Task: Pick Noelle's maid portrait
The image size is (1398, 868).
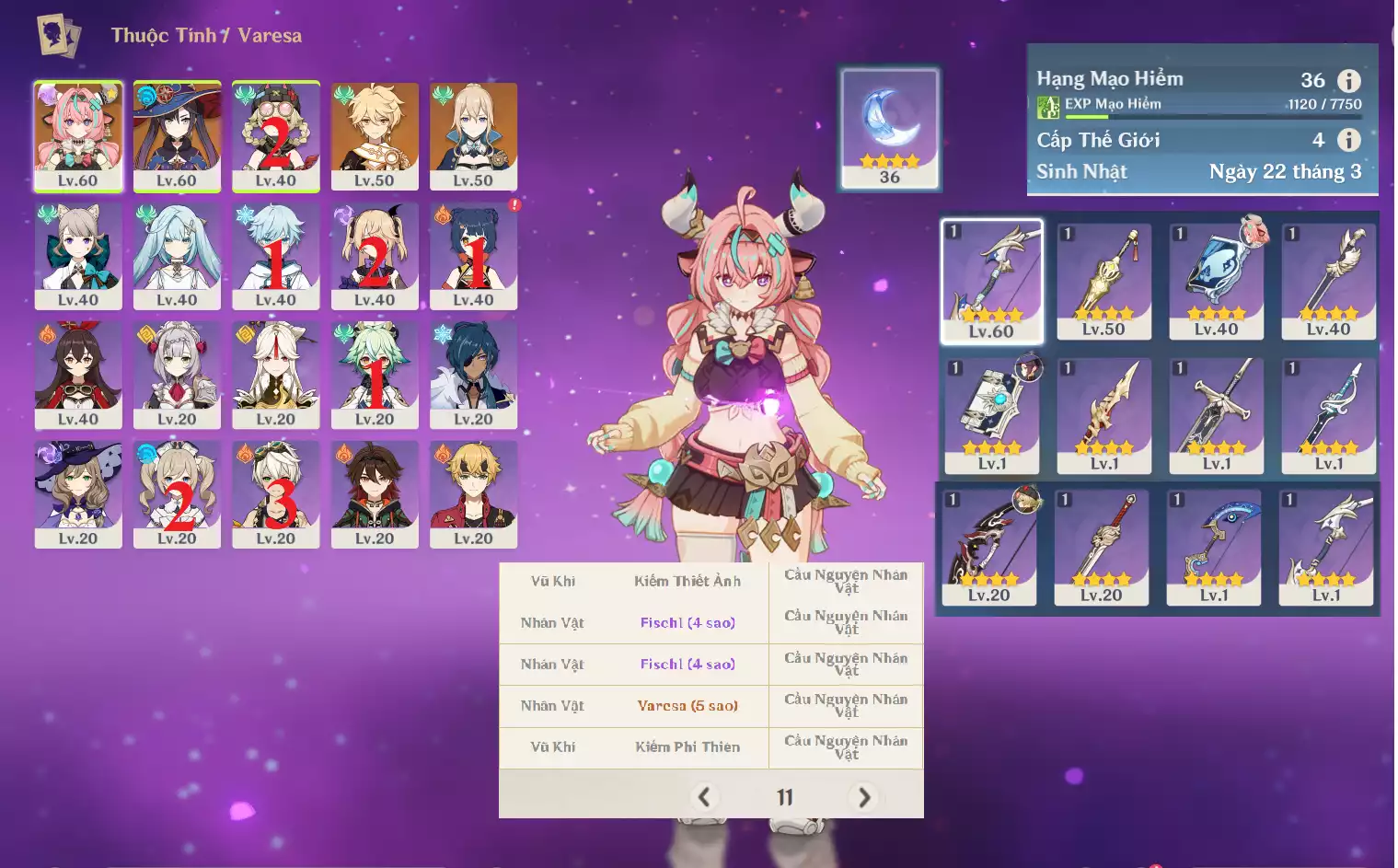Action: pos(177,375)
